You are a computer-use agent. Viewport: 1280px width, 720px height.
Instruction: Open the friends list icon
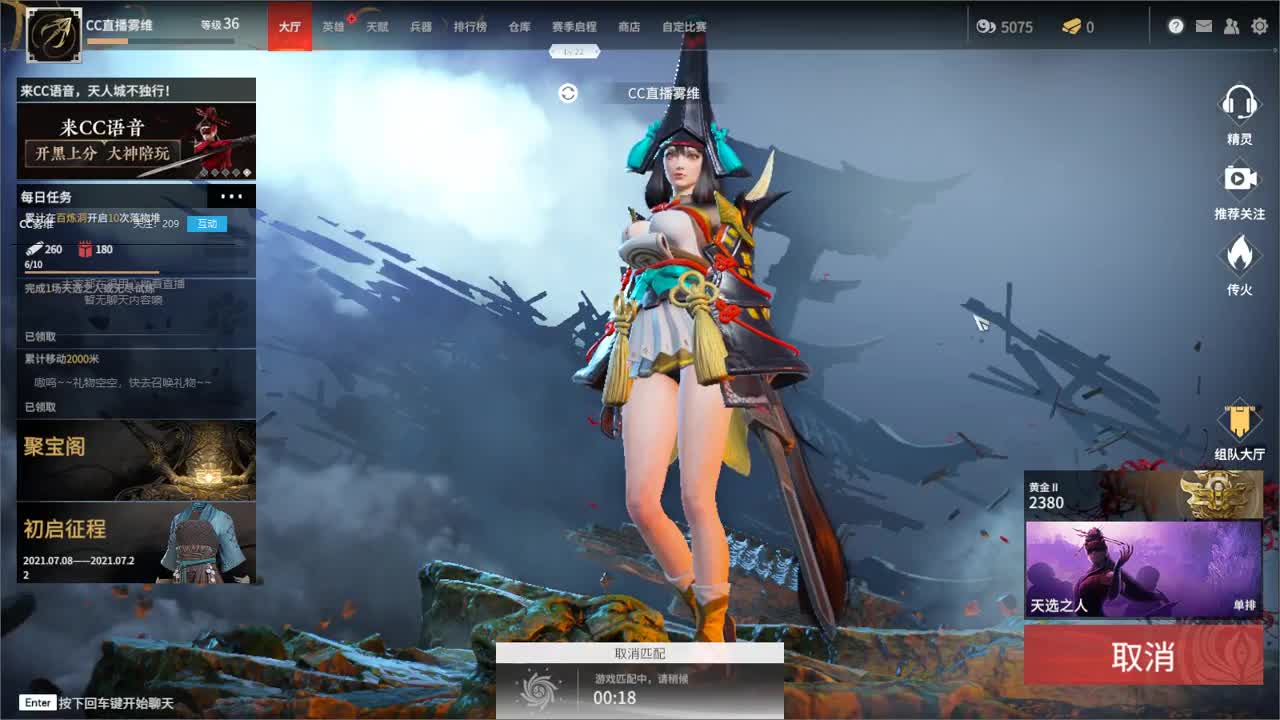tap(1231, 27)
